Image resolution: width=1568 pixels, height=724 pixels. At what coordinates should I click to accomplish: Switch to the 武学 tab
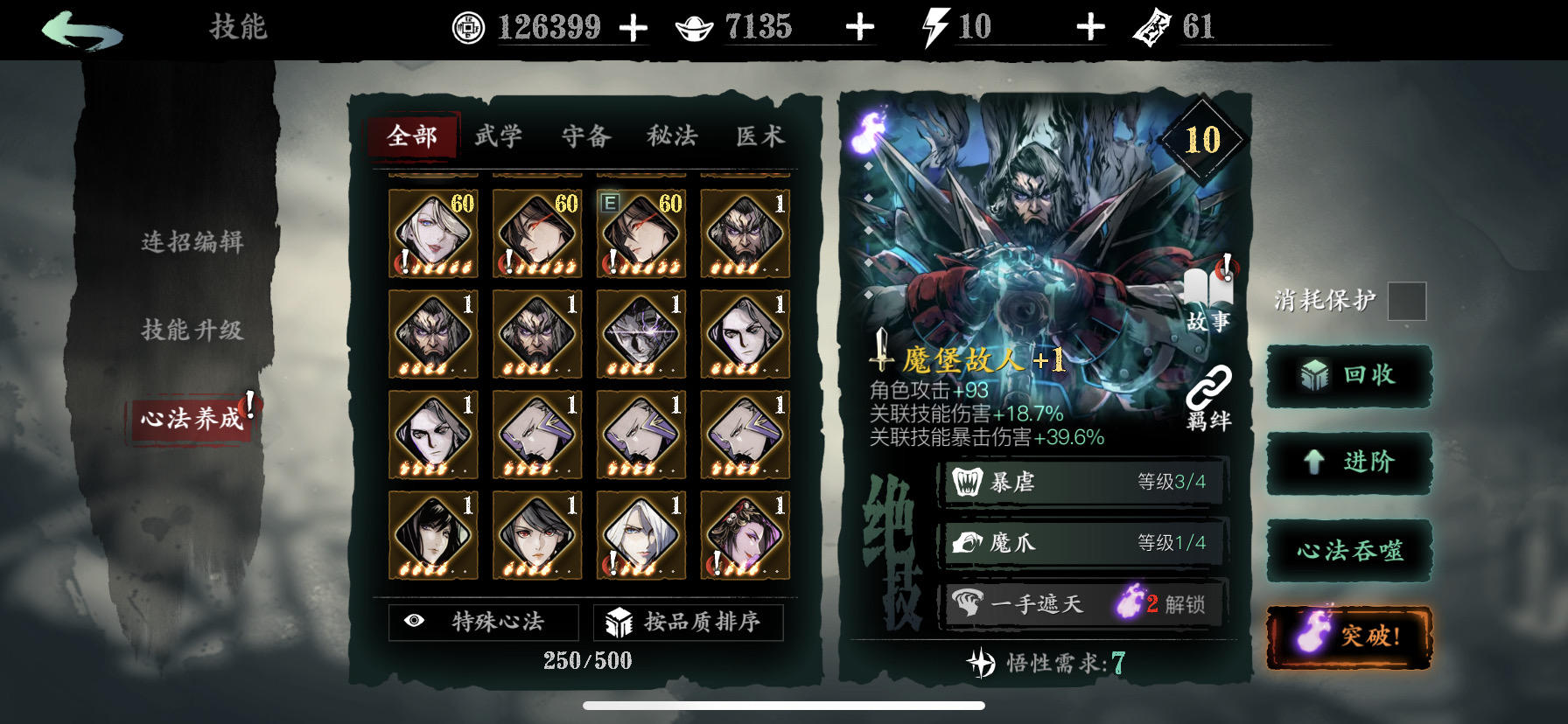(499, 136)
